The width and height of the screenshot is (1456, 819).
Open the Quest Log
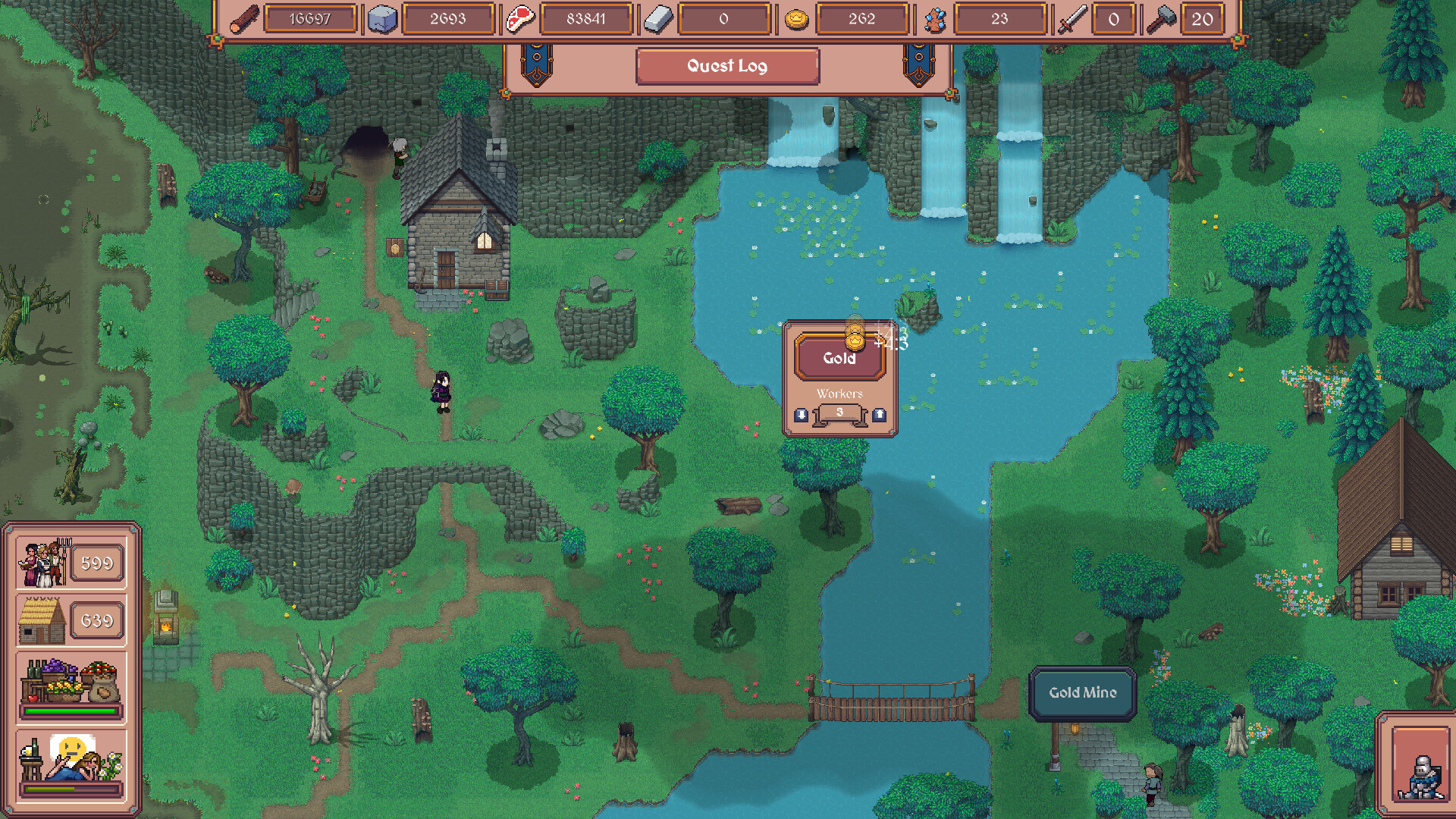pyautogui.click(x=727, y=66)
